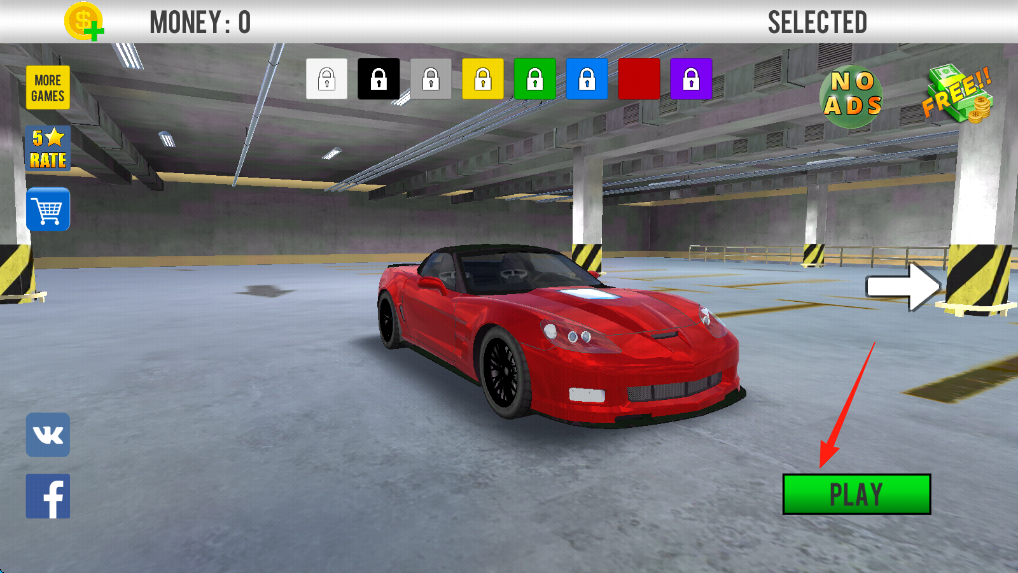Select the No Ads purchase badge
Screen dimensions: 1018x573
coord(851,96)
